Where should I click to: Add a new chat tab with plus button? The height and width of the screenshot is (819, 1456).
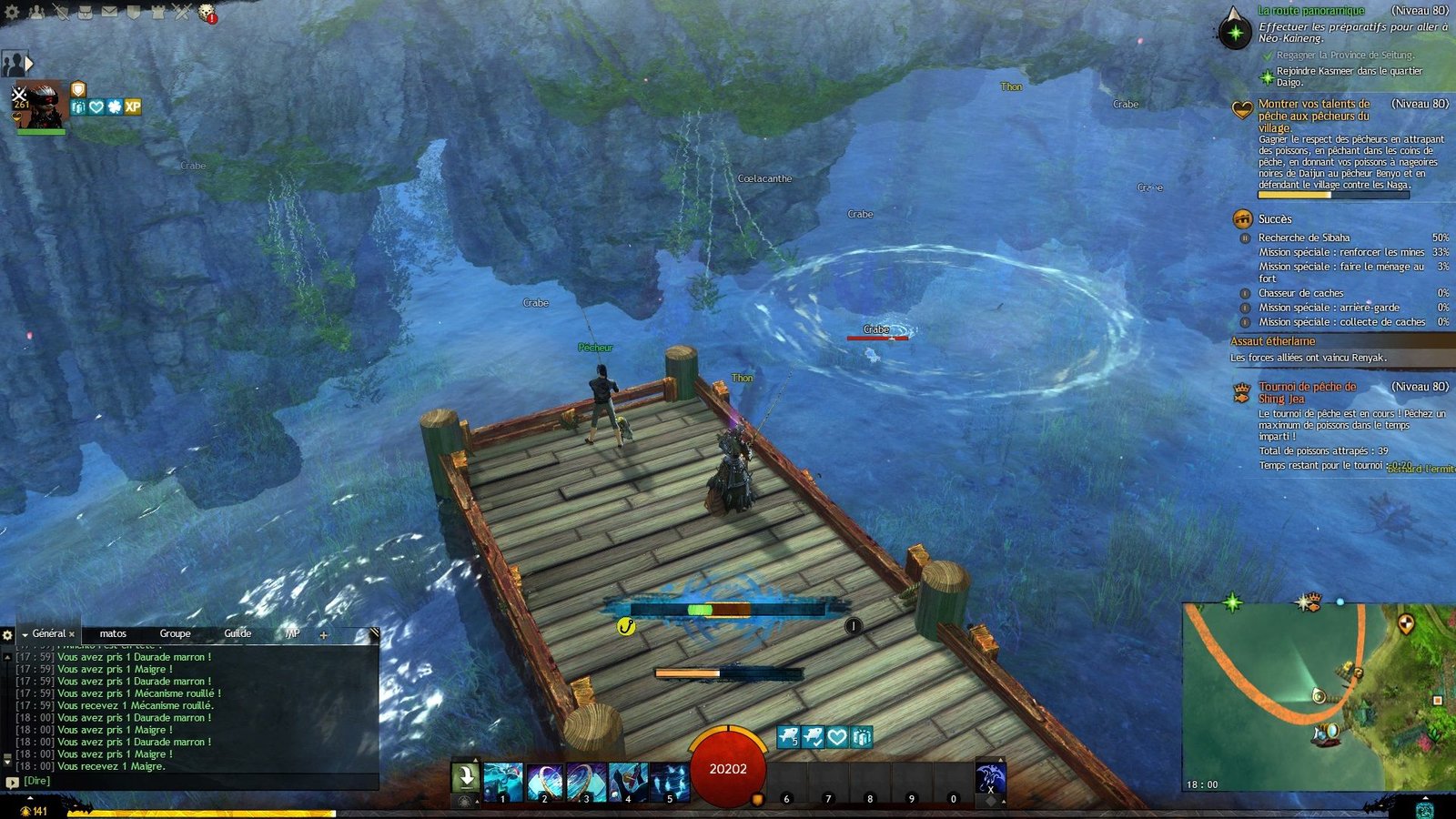[x=323, y=634]
